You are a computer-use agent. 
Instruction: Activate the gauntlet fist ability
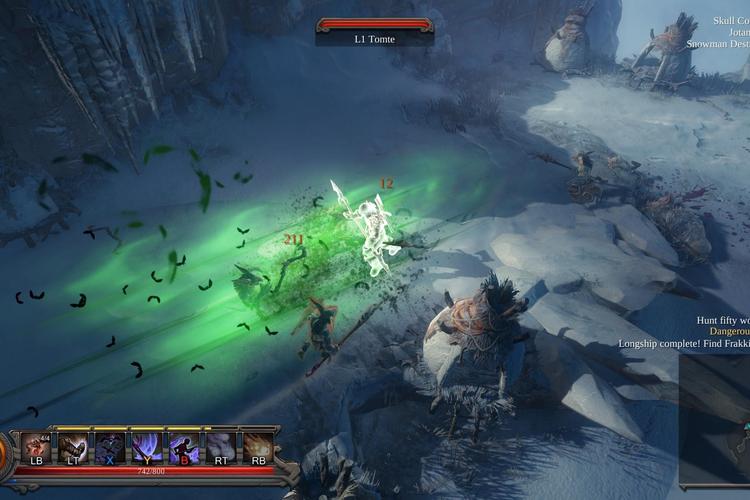pyautogui.click(x=73, y=445)
